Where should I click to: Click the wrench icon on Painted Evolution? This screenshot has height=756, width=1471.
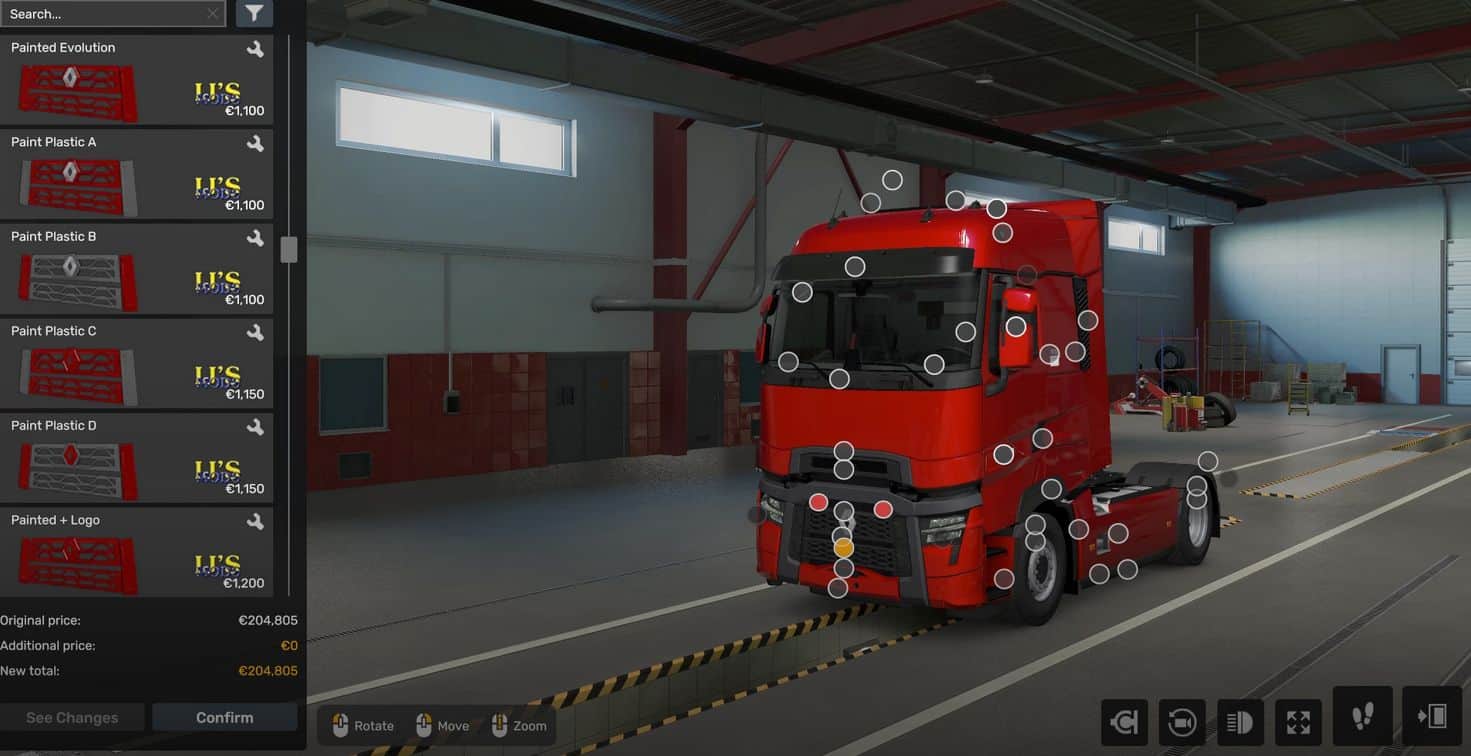click(255, 48)
